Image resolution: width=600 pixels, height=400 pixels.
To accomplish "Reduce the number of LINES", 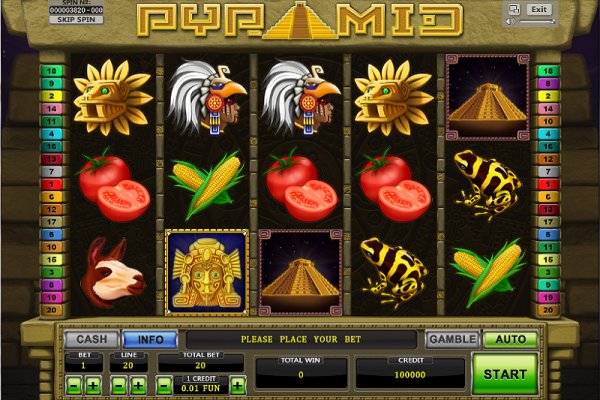I will coord(120,384).
